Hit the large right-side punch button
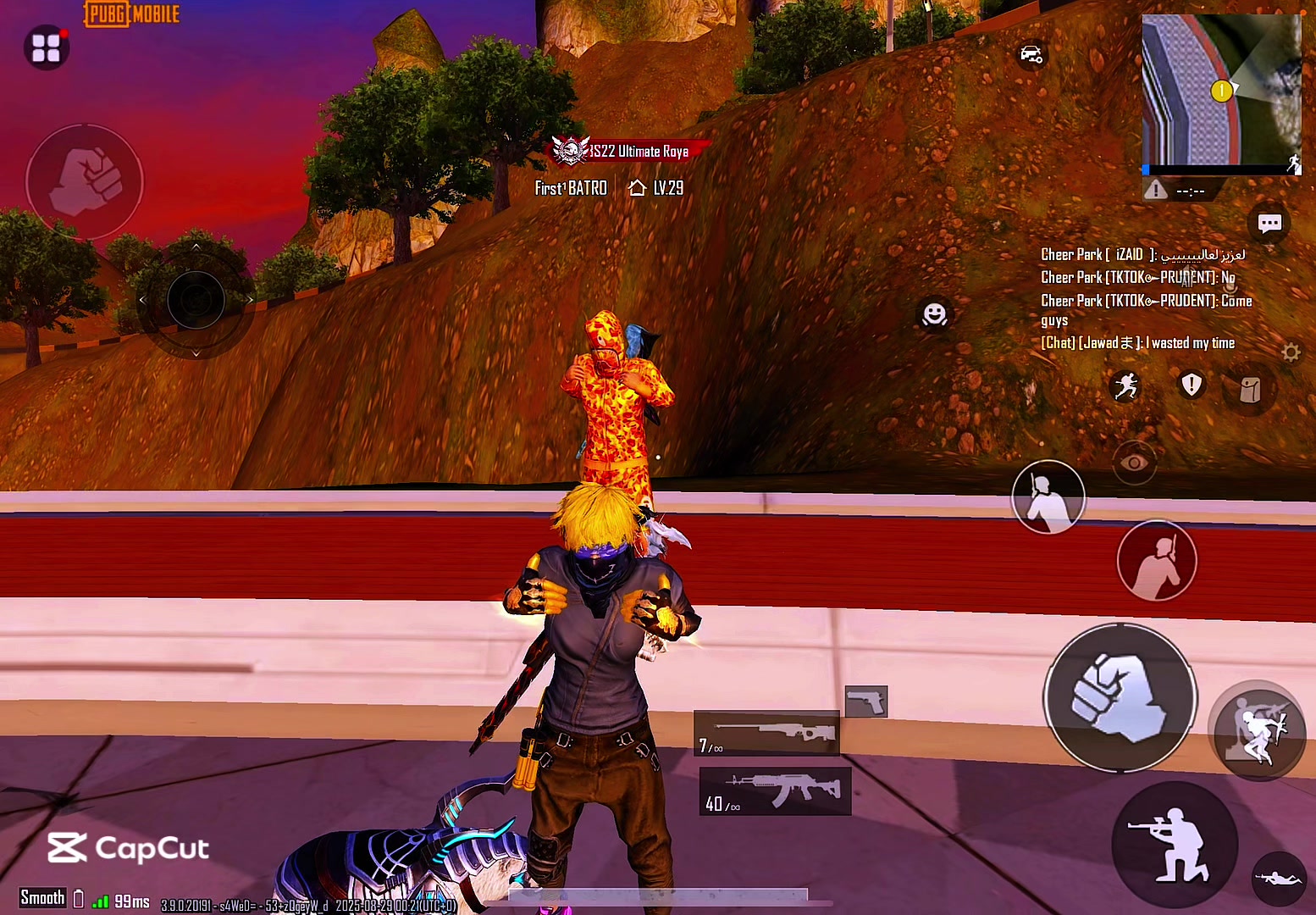 (1120, 697)
